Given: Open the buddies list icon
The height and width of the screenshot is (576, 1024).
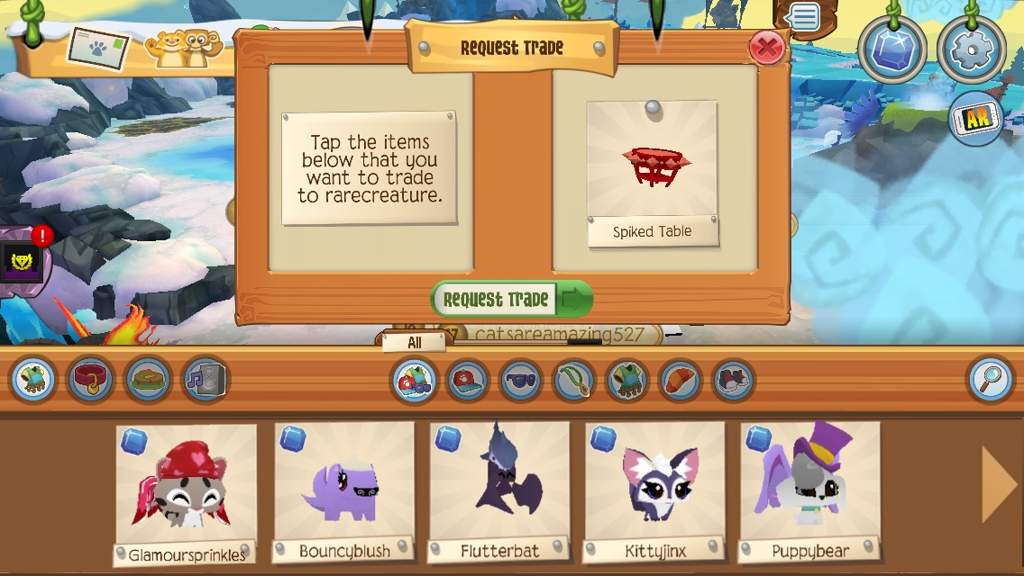Looking at the screenshot, I should (183, 48).
